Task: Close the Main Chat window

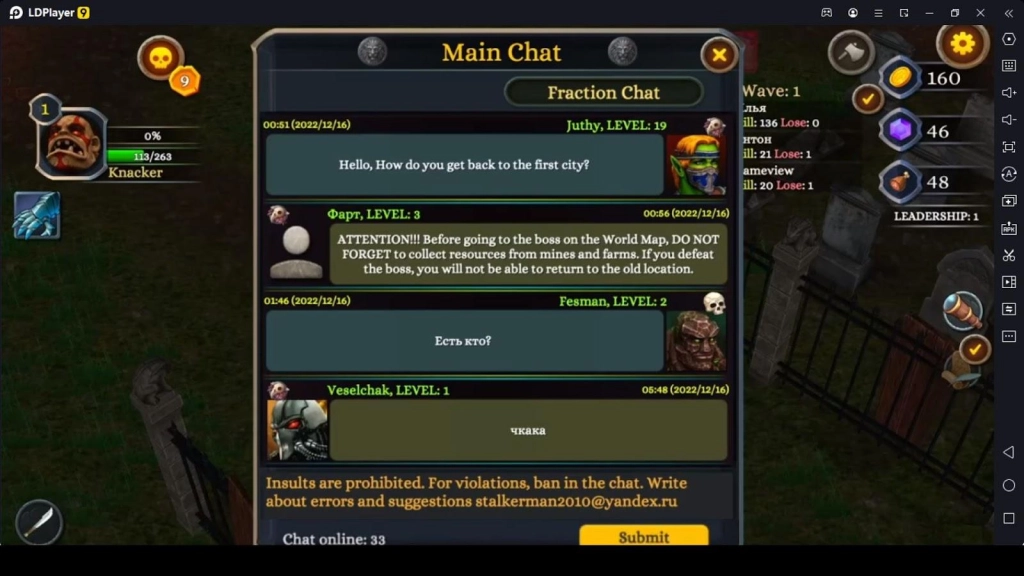Action: click(x=718, y=54)
